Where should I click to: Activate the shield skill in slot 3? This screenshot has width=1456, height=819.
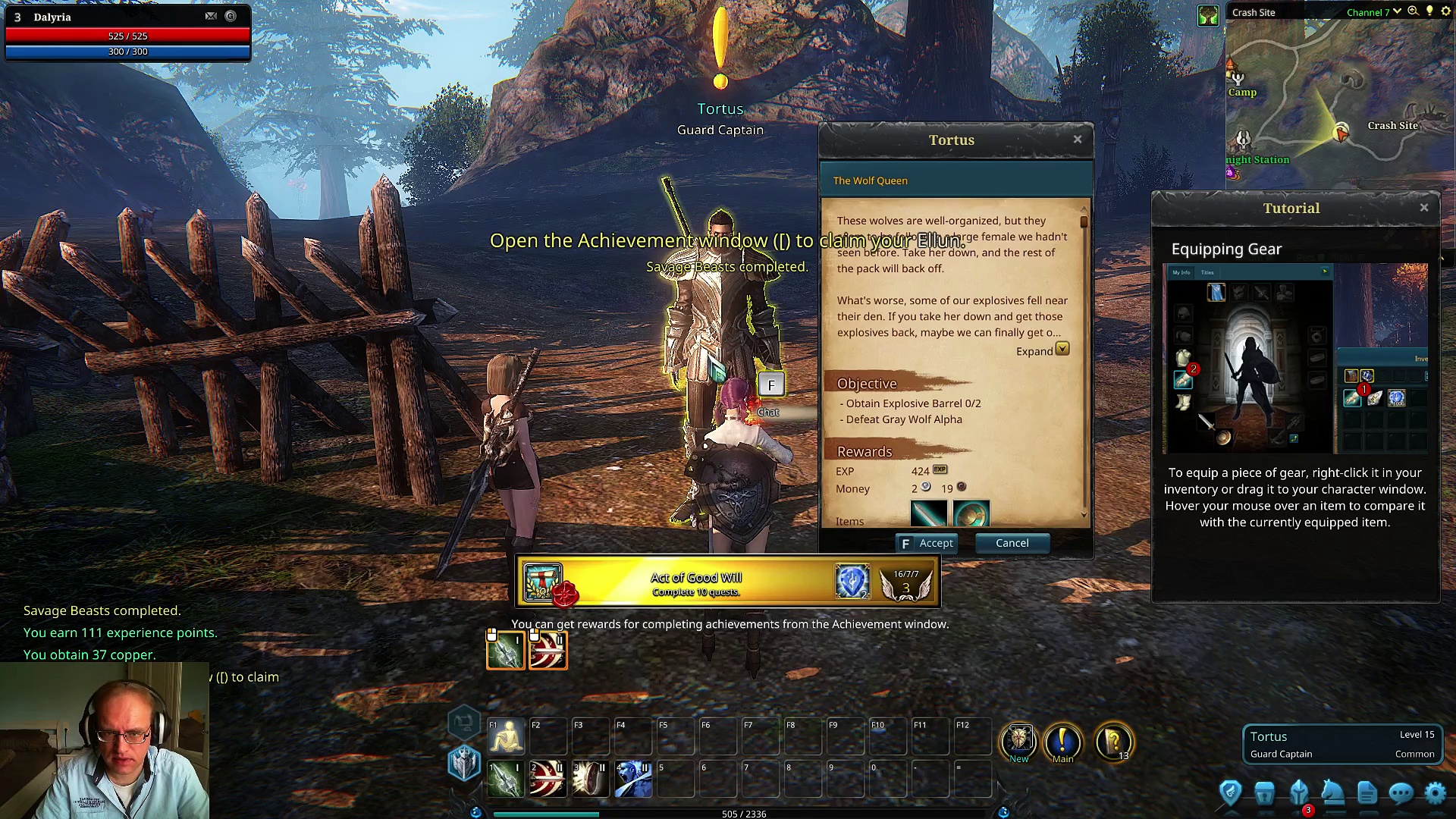click(x=590, y=779)
